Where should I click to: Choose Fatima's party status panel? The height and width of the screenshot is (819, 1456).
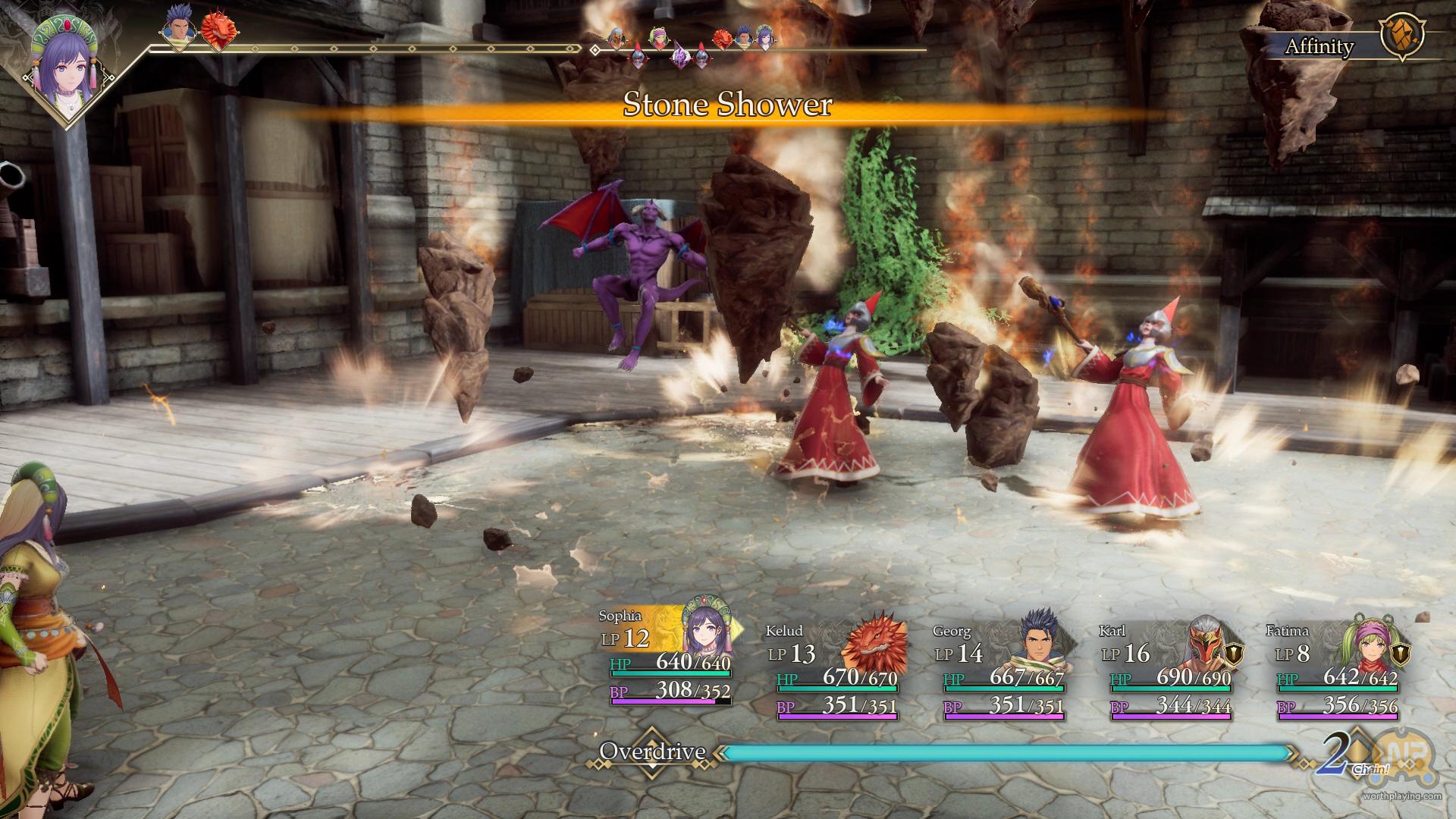1335,670
